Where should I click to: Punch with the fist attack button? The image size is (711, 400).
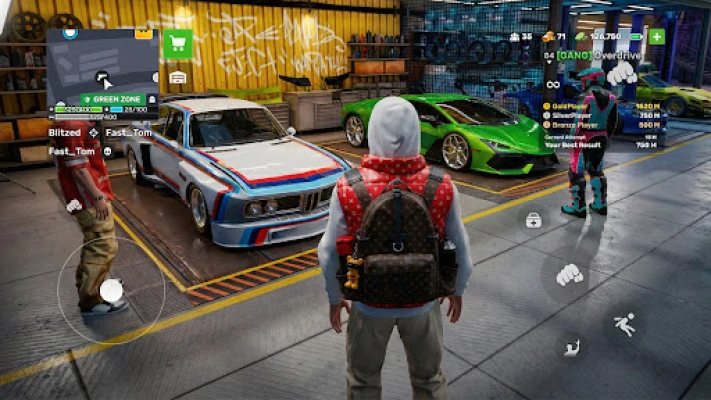pos(569,273)
